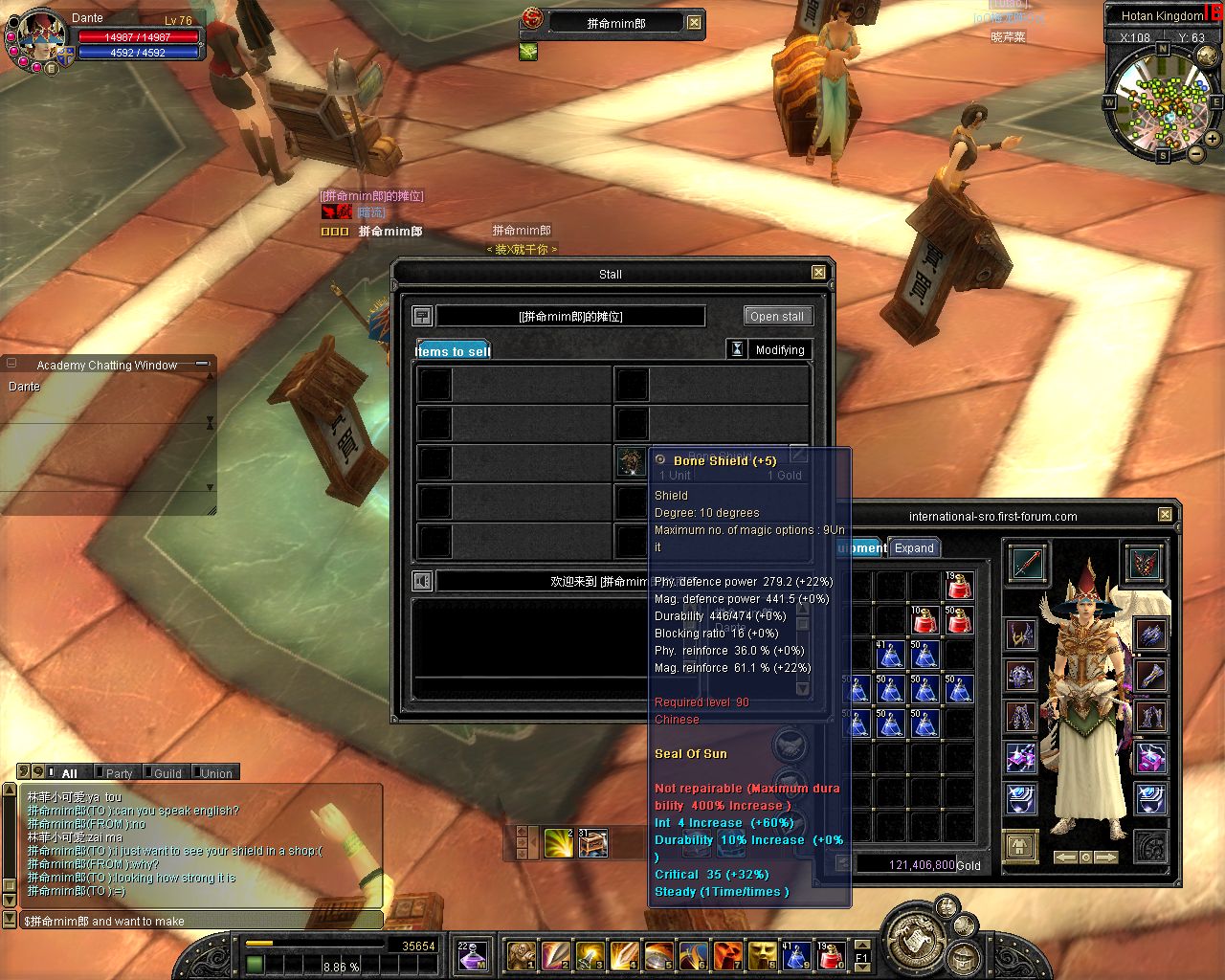
Task: Click the stall name input field
Action: [x=570, y=316]
